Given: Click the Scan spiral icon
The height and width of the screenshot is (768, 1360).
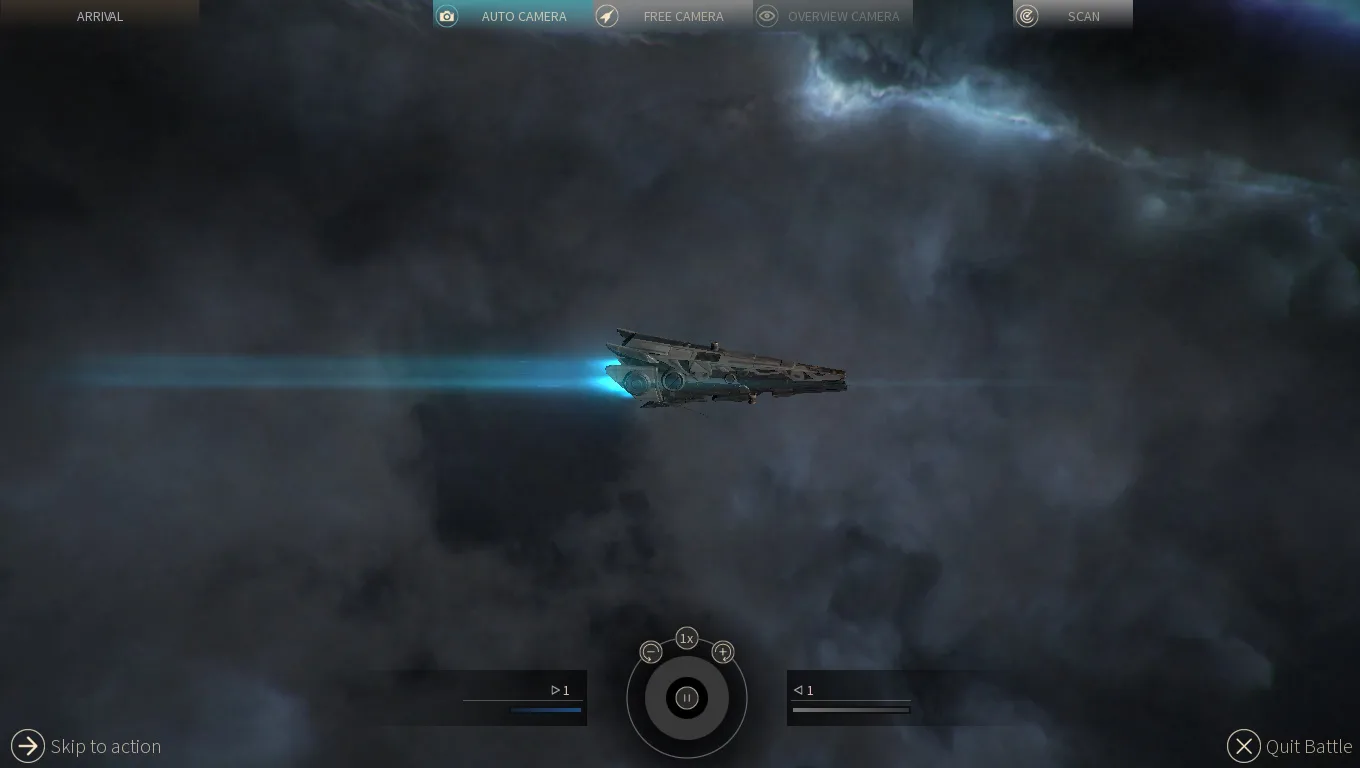Looking at the screenshot, I should point(1026,16).
